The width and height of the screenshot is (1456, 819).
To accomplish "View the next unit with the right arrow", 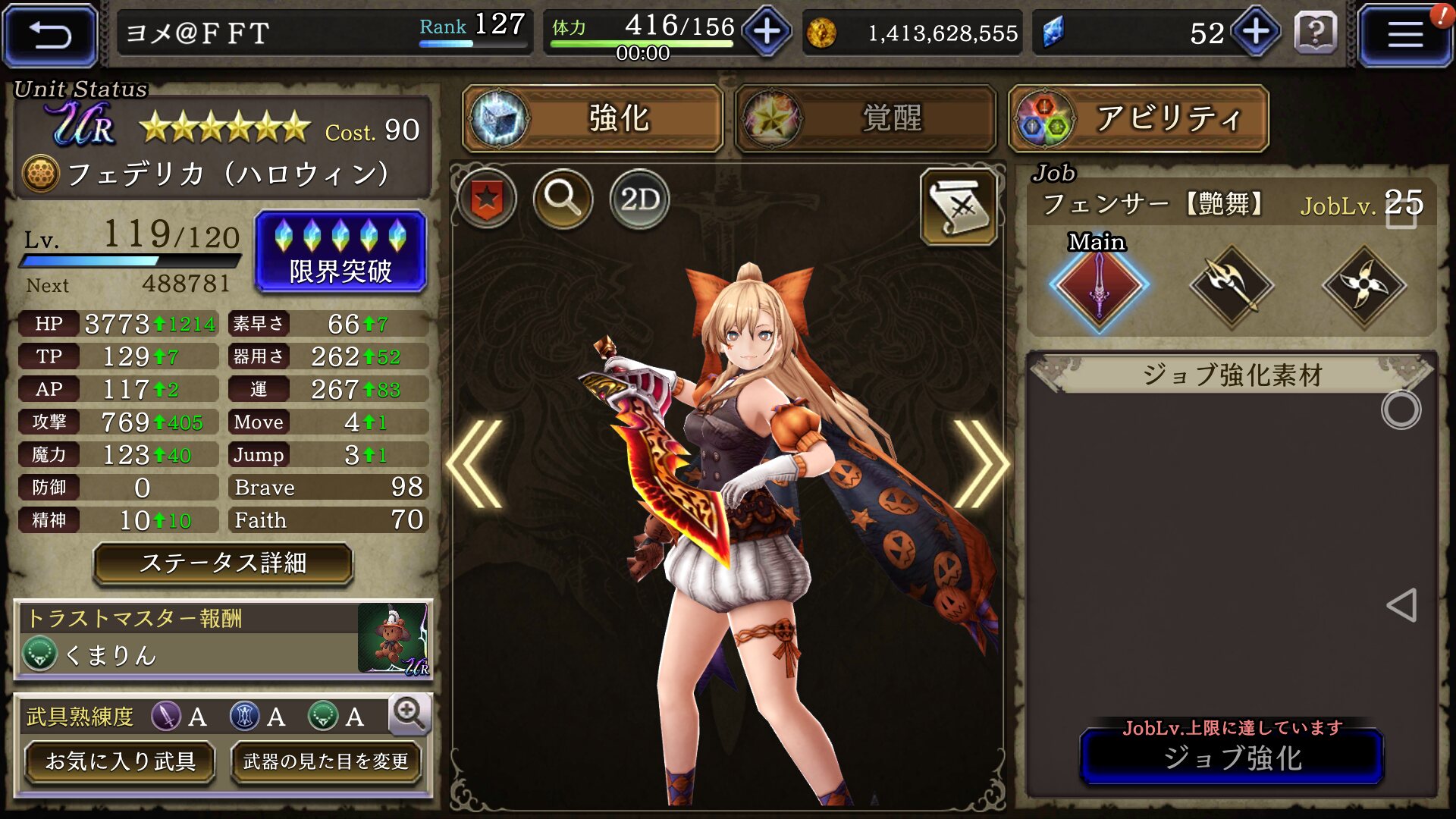I will coord(980,463).
